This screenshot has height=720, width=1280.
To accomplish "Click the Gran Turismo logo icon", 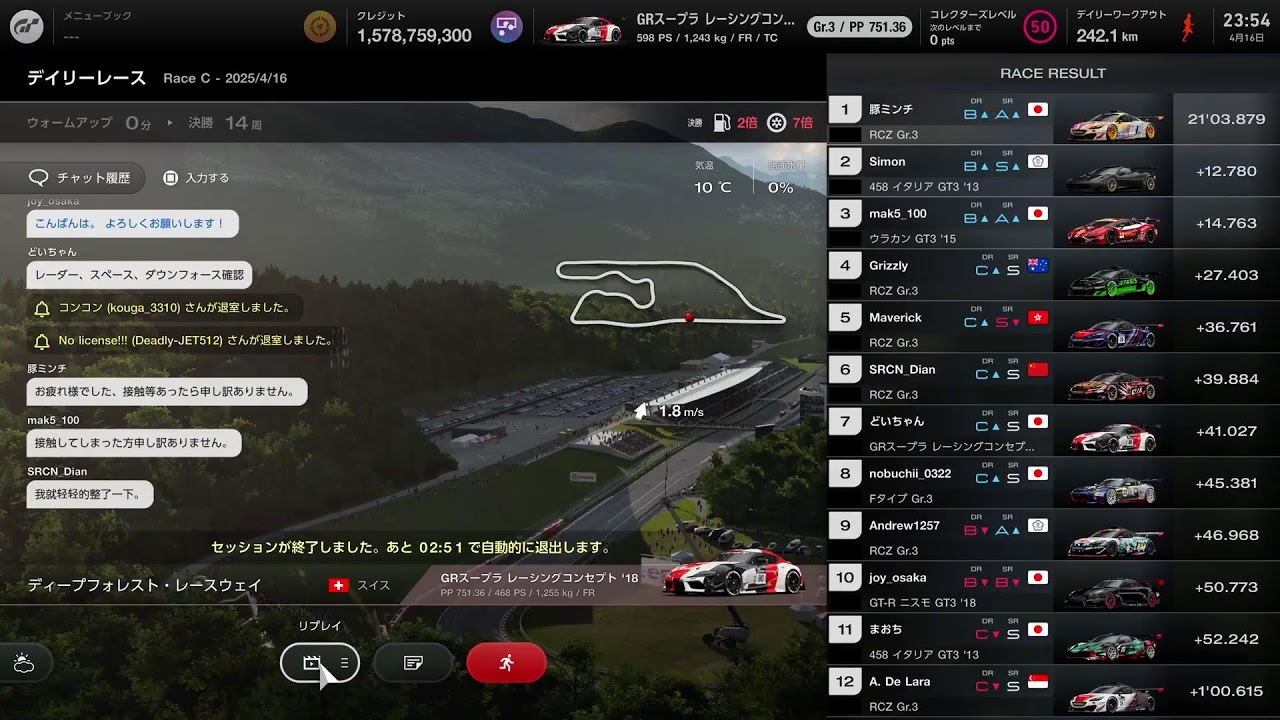I will [x=27, y=27].
